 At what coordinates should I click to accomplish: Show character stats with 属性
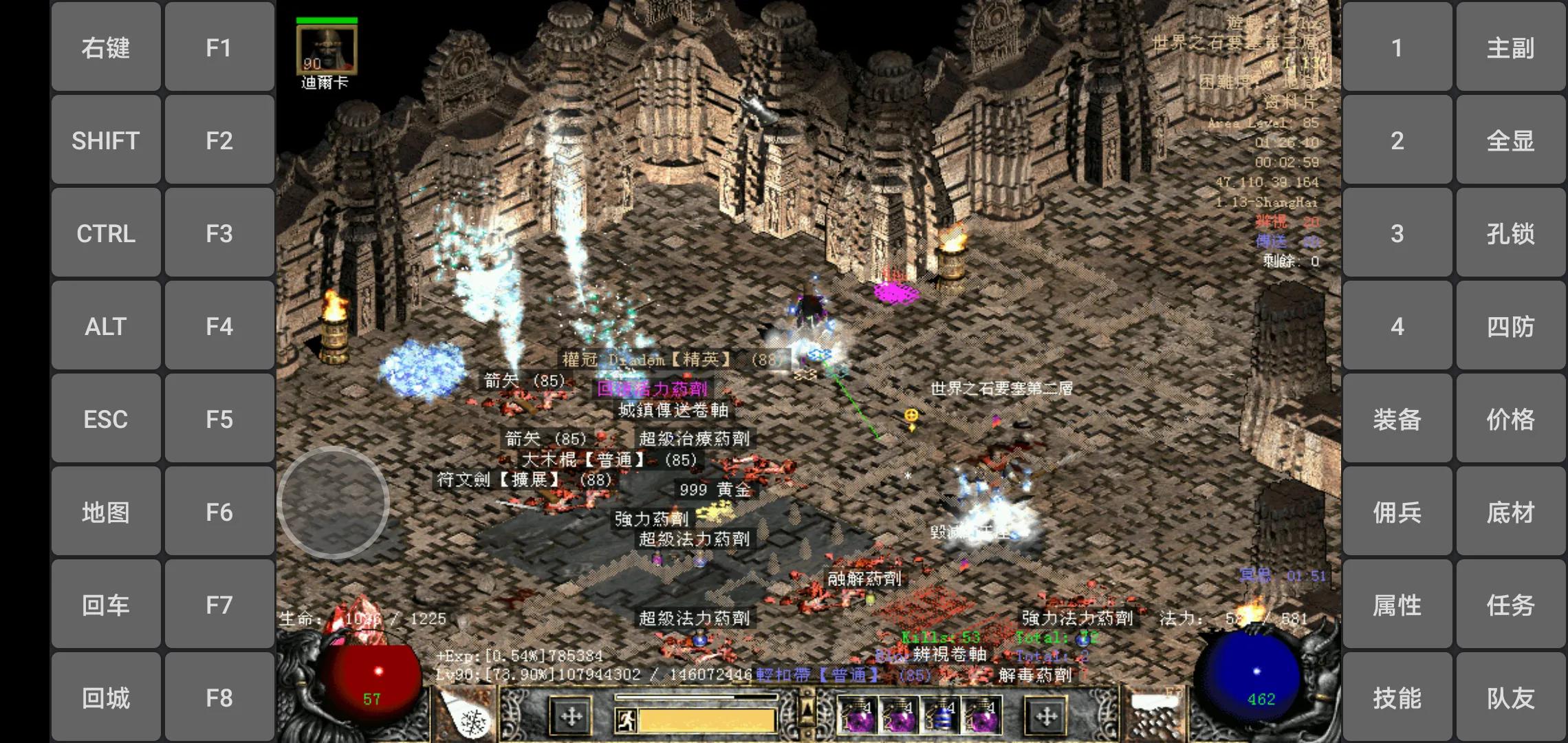coord(1397,605)
